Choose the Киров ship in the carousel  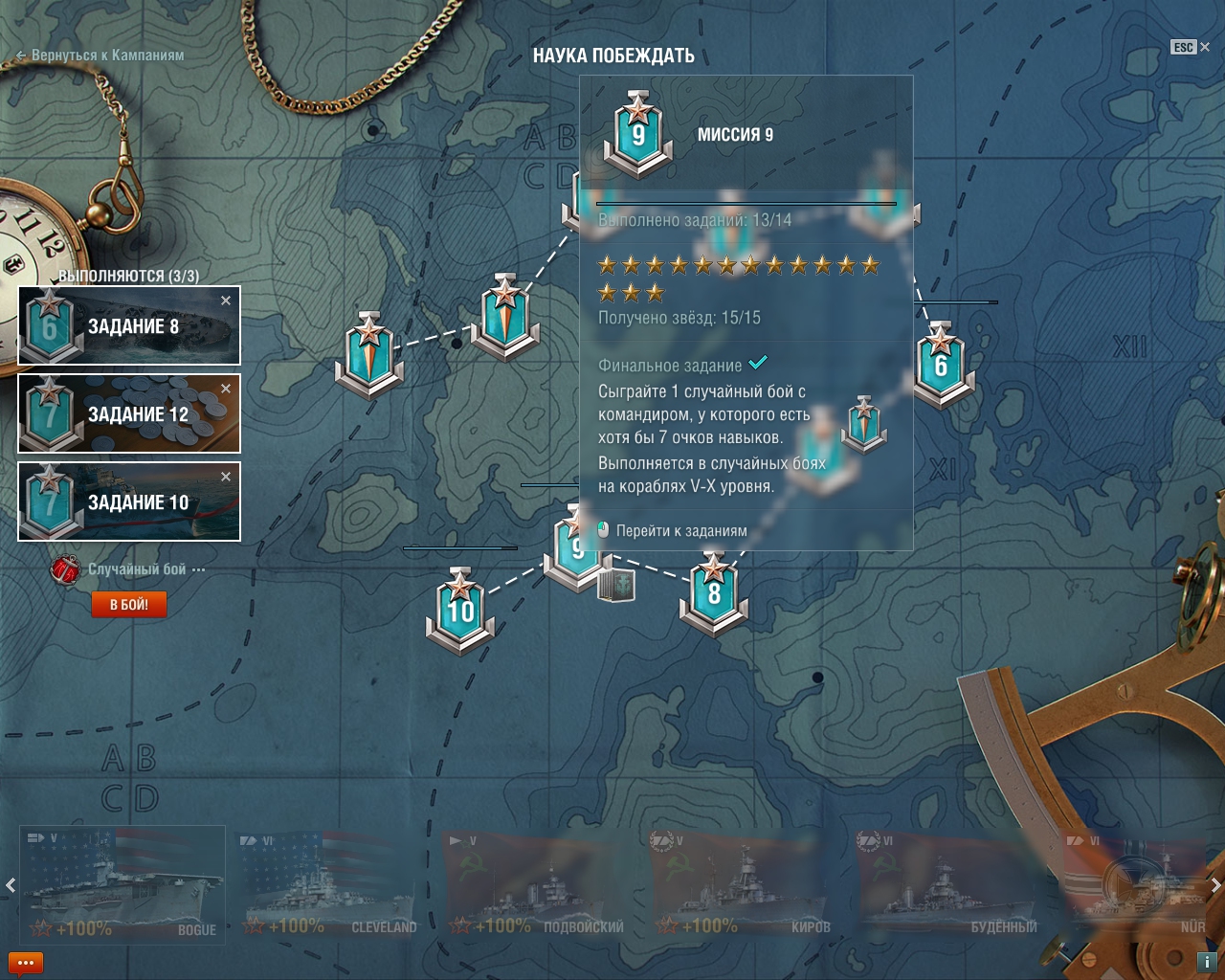[x=743, y=885]
